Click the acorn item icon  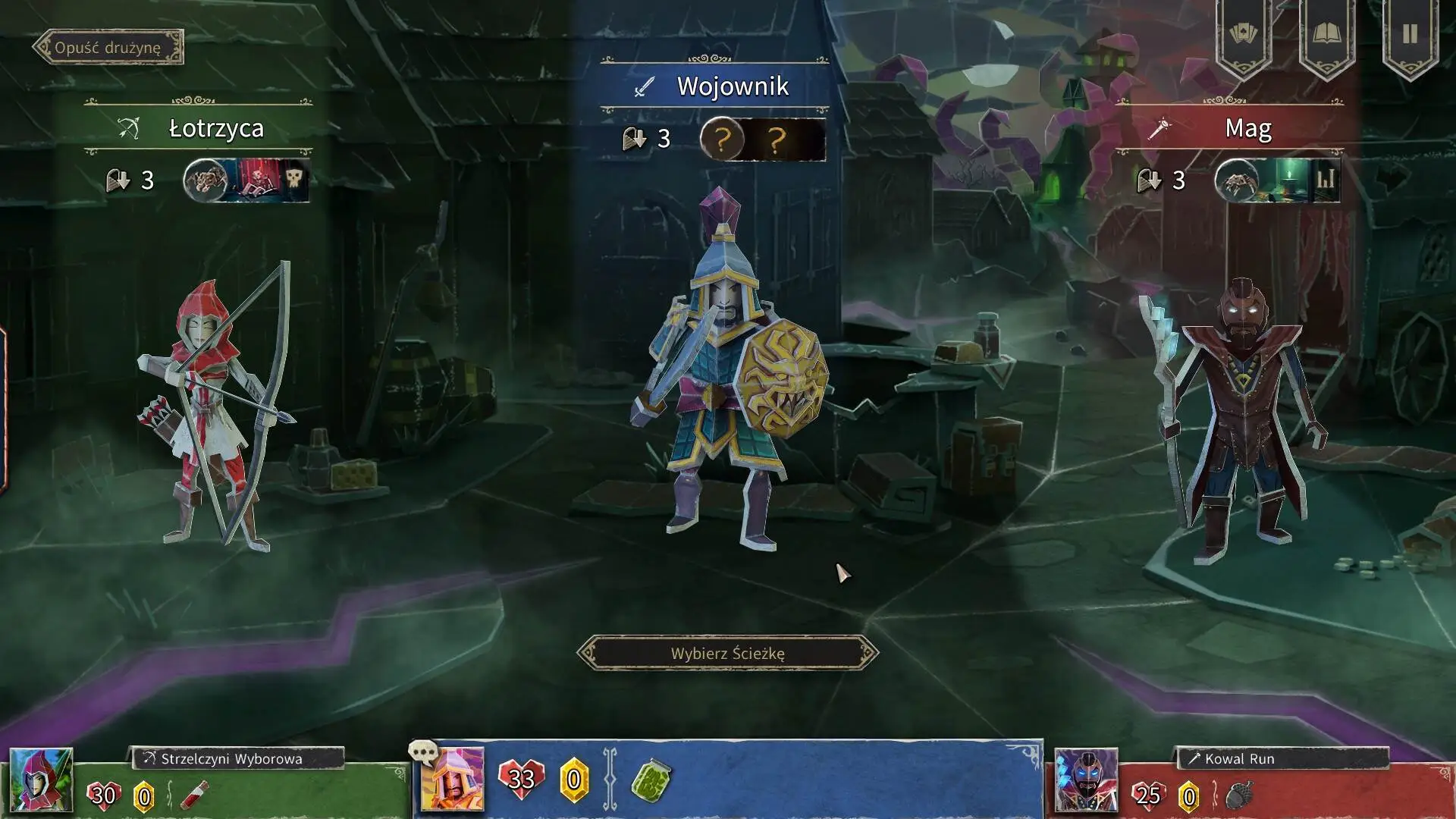pyautogui.click(x=1238, y=795)
